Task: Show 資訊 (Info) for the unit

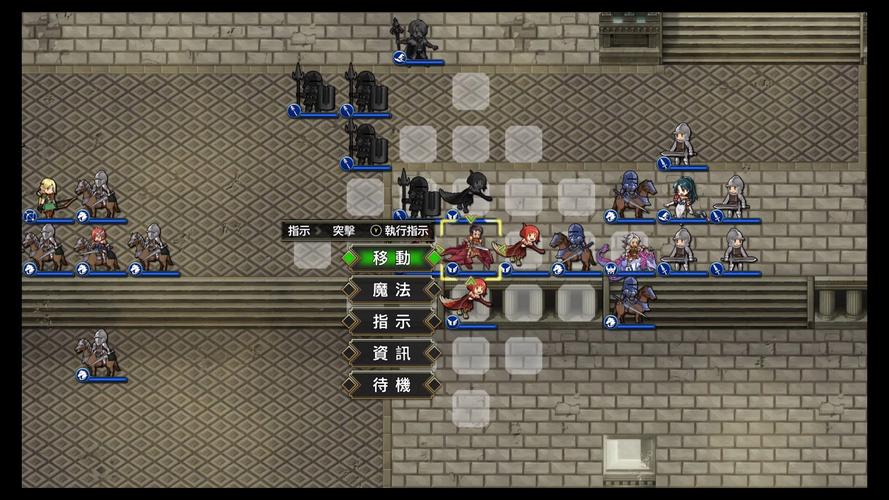Action: coord(391,353)
